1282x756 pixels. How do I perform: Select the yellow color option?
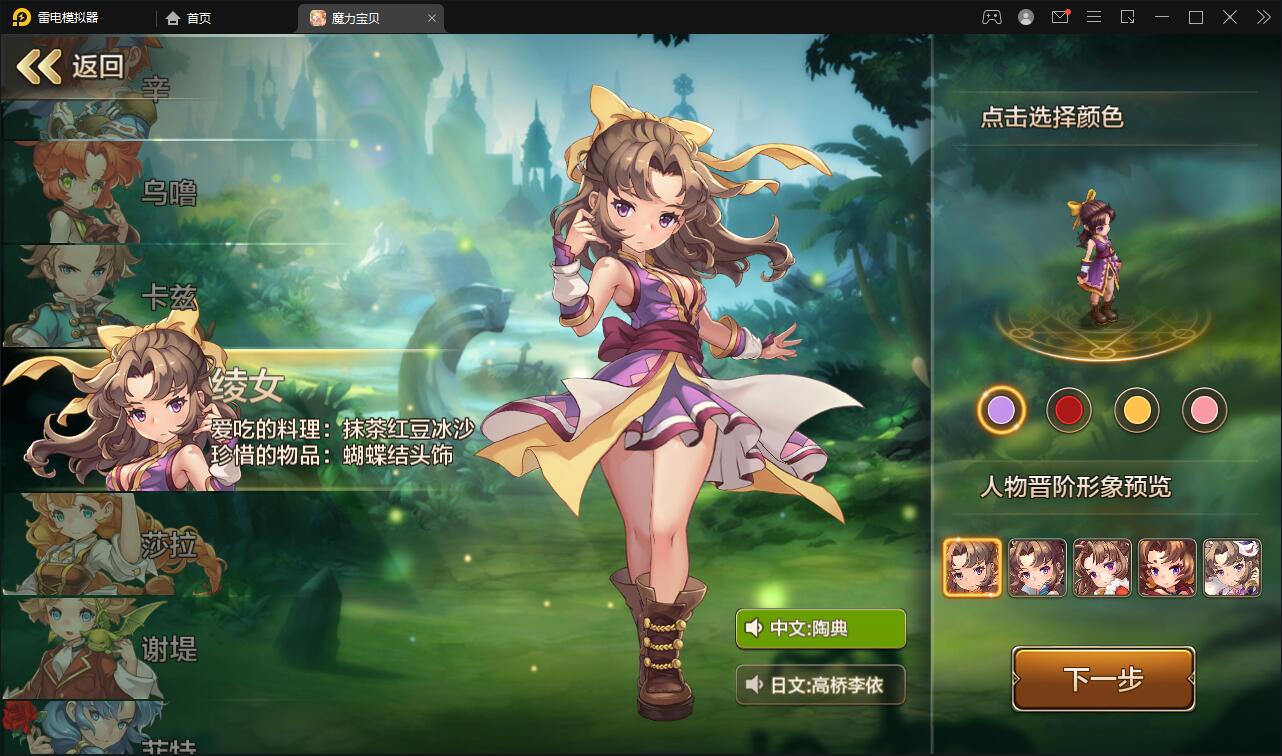click(x=1137, y=410)
